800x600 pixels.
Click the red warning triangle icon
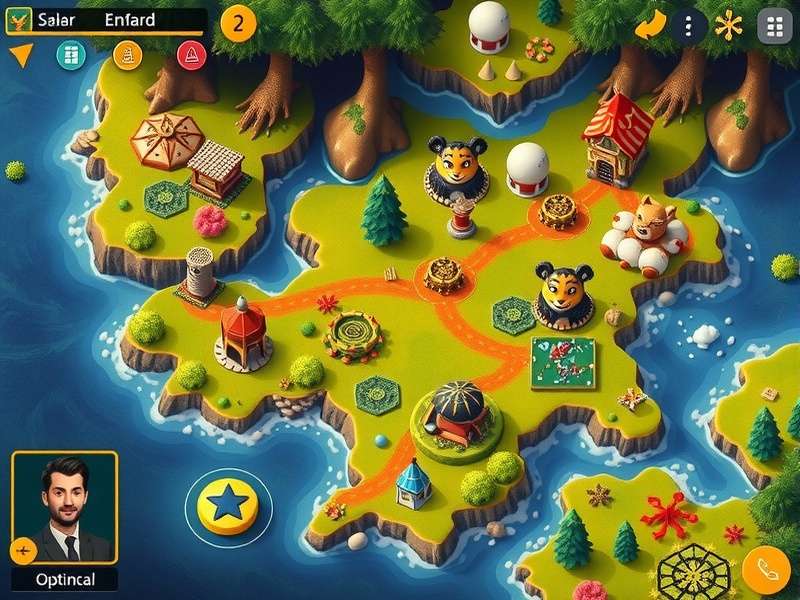tap(189, 55)
